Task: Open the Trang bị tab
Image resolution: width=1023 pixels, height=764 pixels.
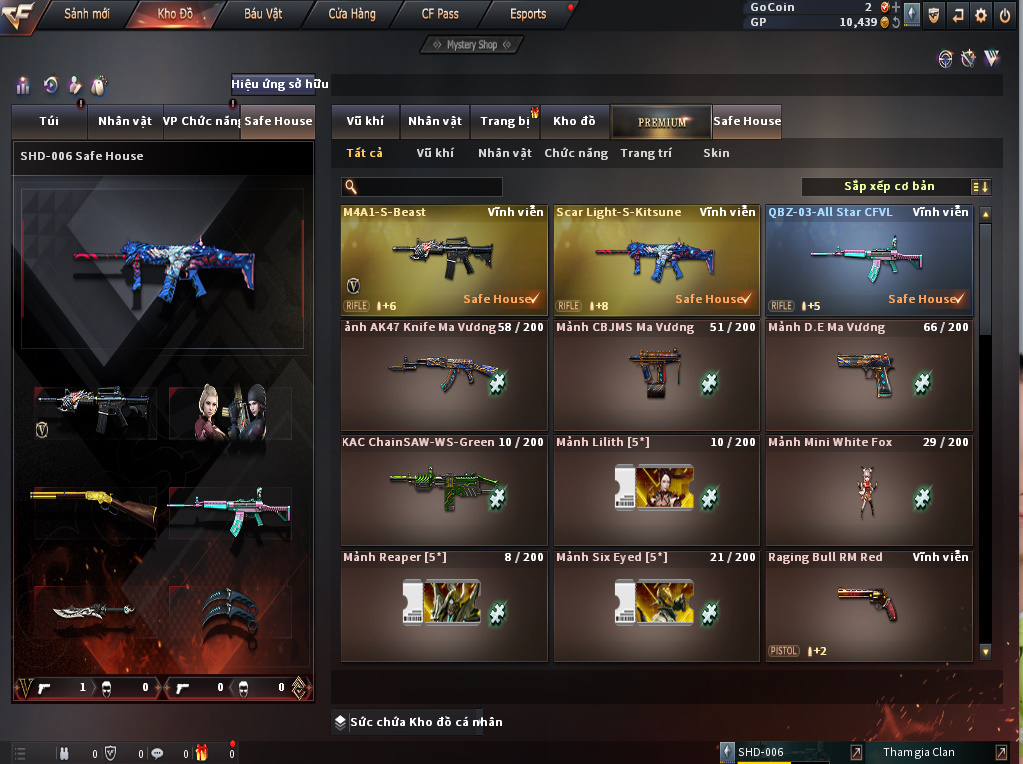Action: (504, 121)
